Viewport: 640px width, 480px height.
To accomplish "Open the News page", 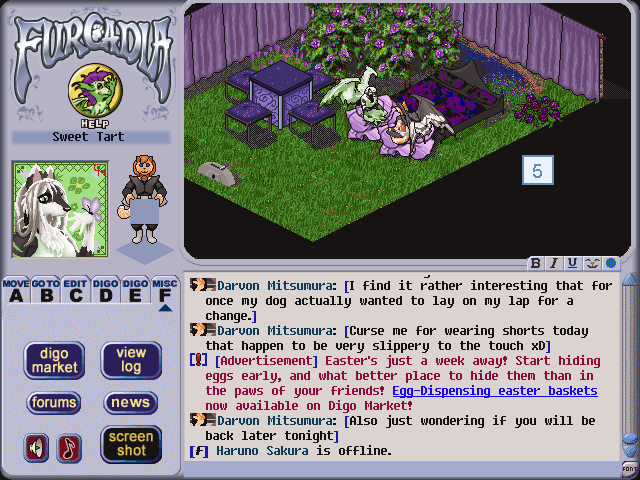I will pos(131,403).
